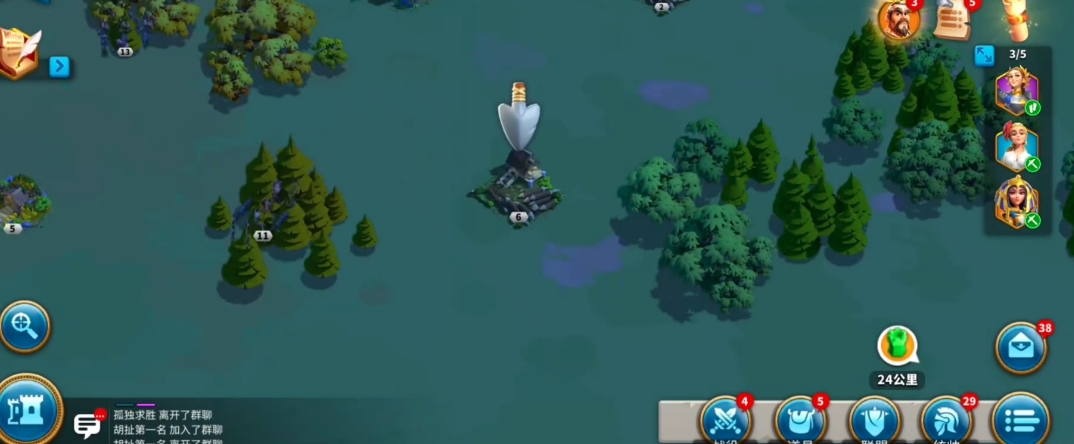Open the commander helmet menu
Viewport: 1074px width, 444px height.
click(946, 421)
